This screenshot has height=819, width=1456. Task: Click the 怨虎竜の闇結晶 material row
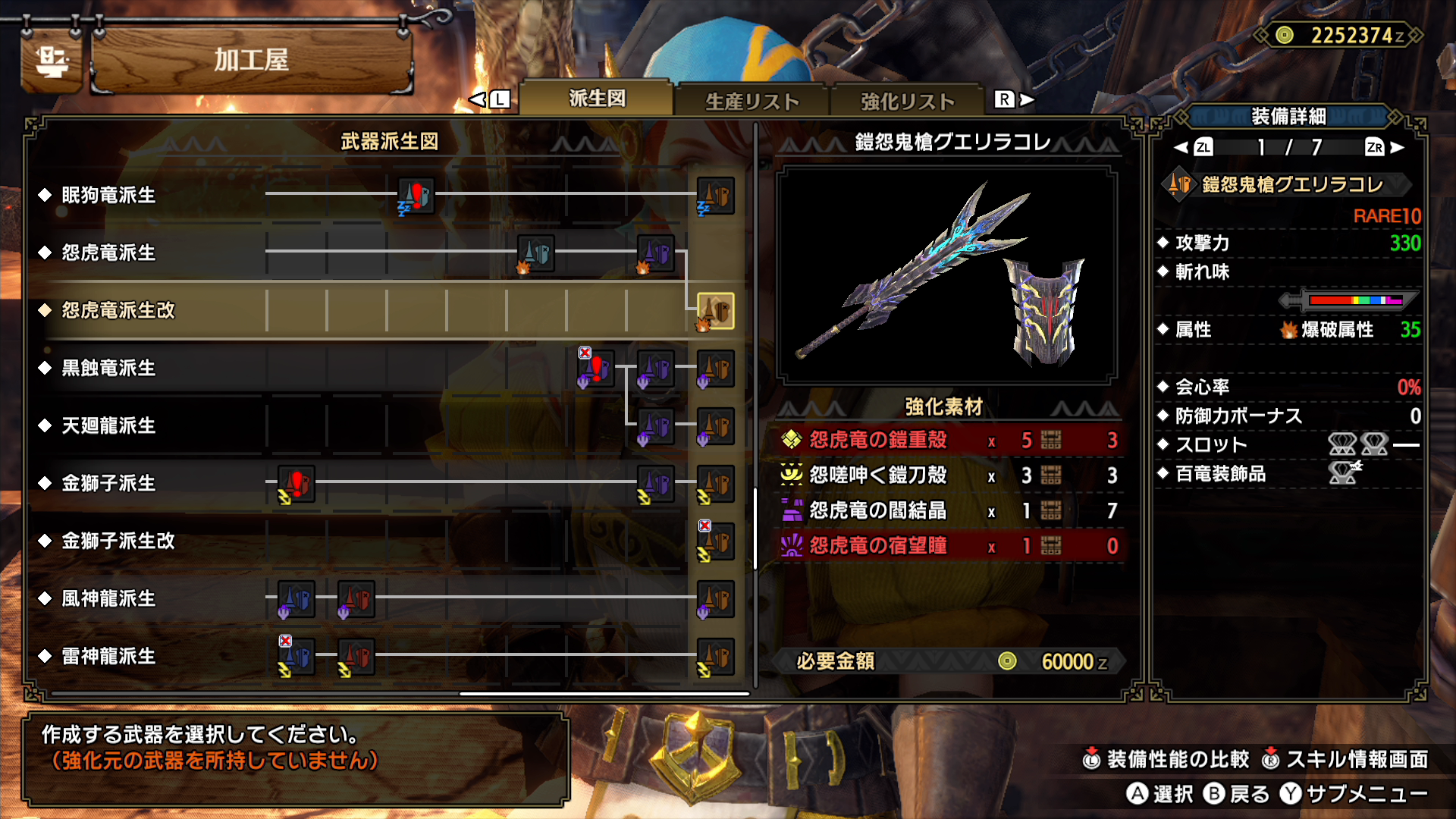pyautogui.click(x=948, y=510)
